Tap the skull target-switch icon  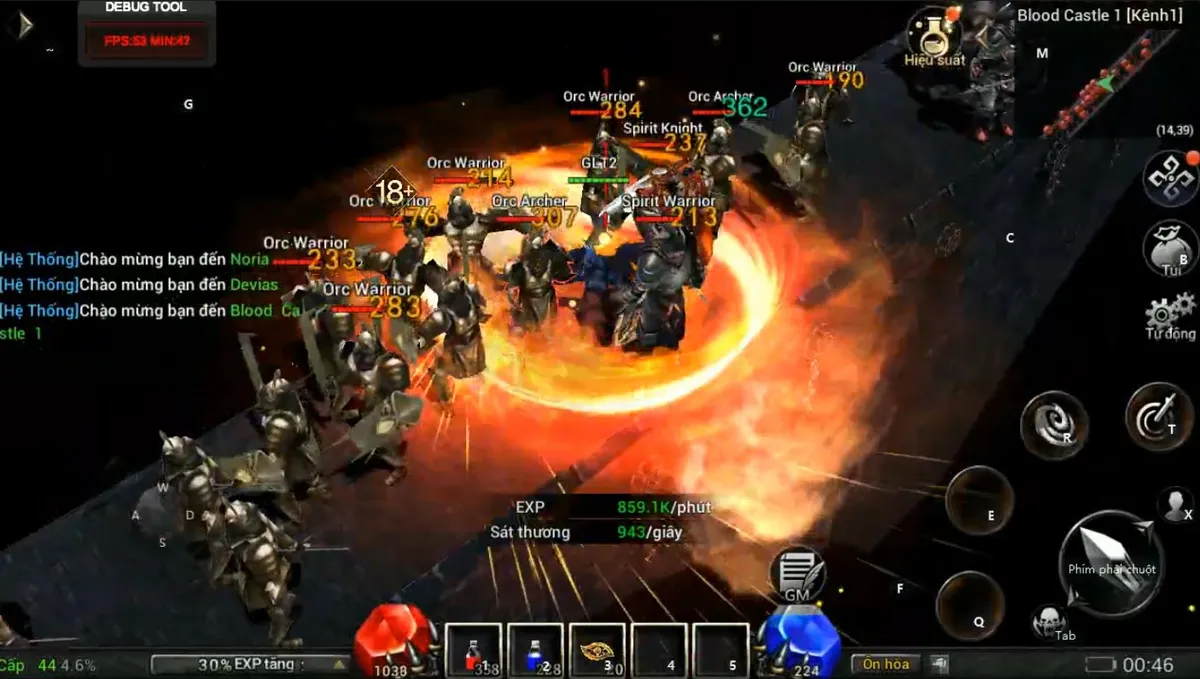1048,620
